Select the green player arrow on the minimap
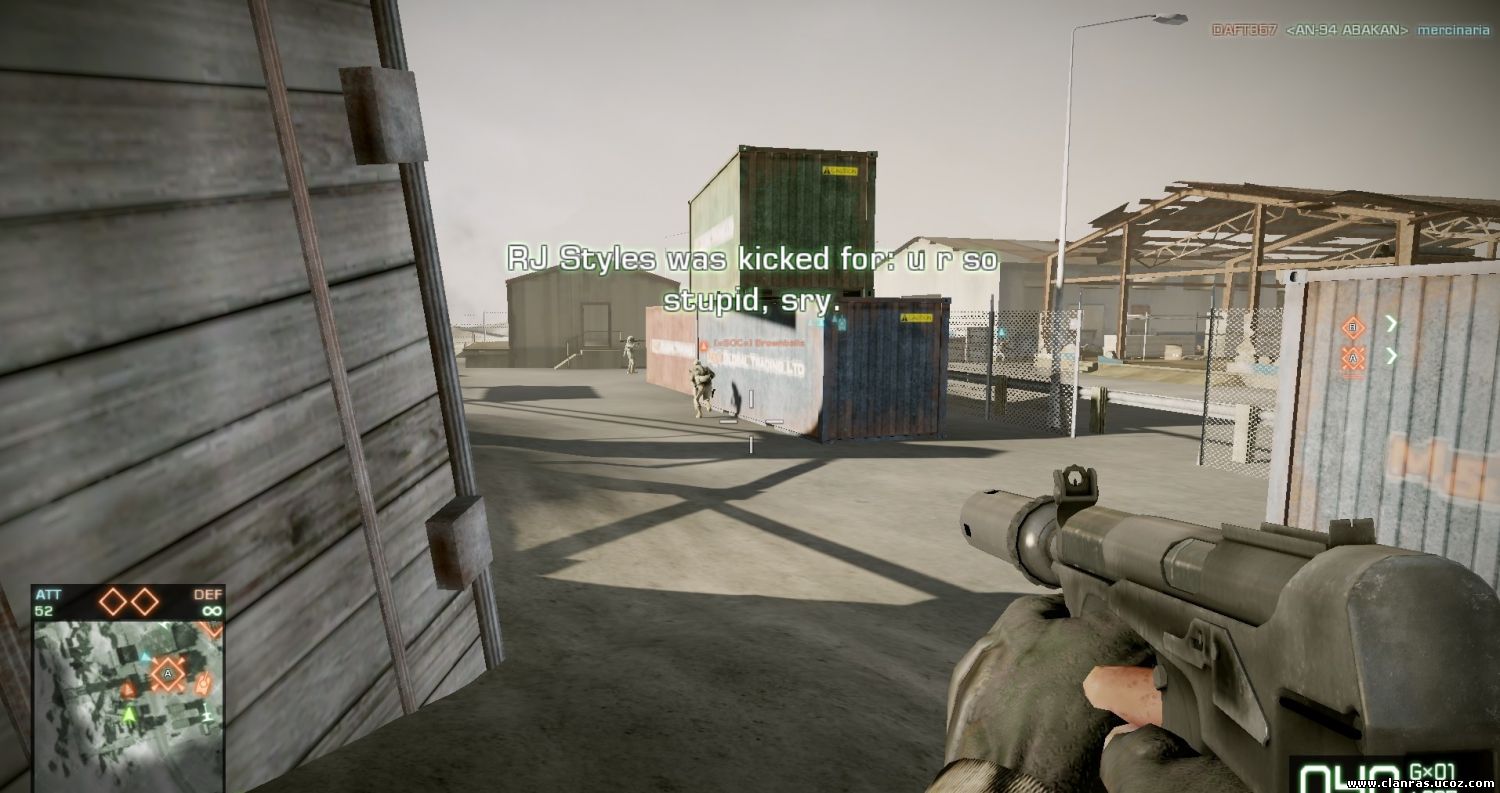Viewport: 1500px width, 793px height. pos(129,713)
